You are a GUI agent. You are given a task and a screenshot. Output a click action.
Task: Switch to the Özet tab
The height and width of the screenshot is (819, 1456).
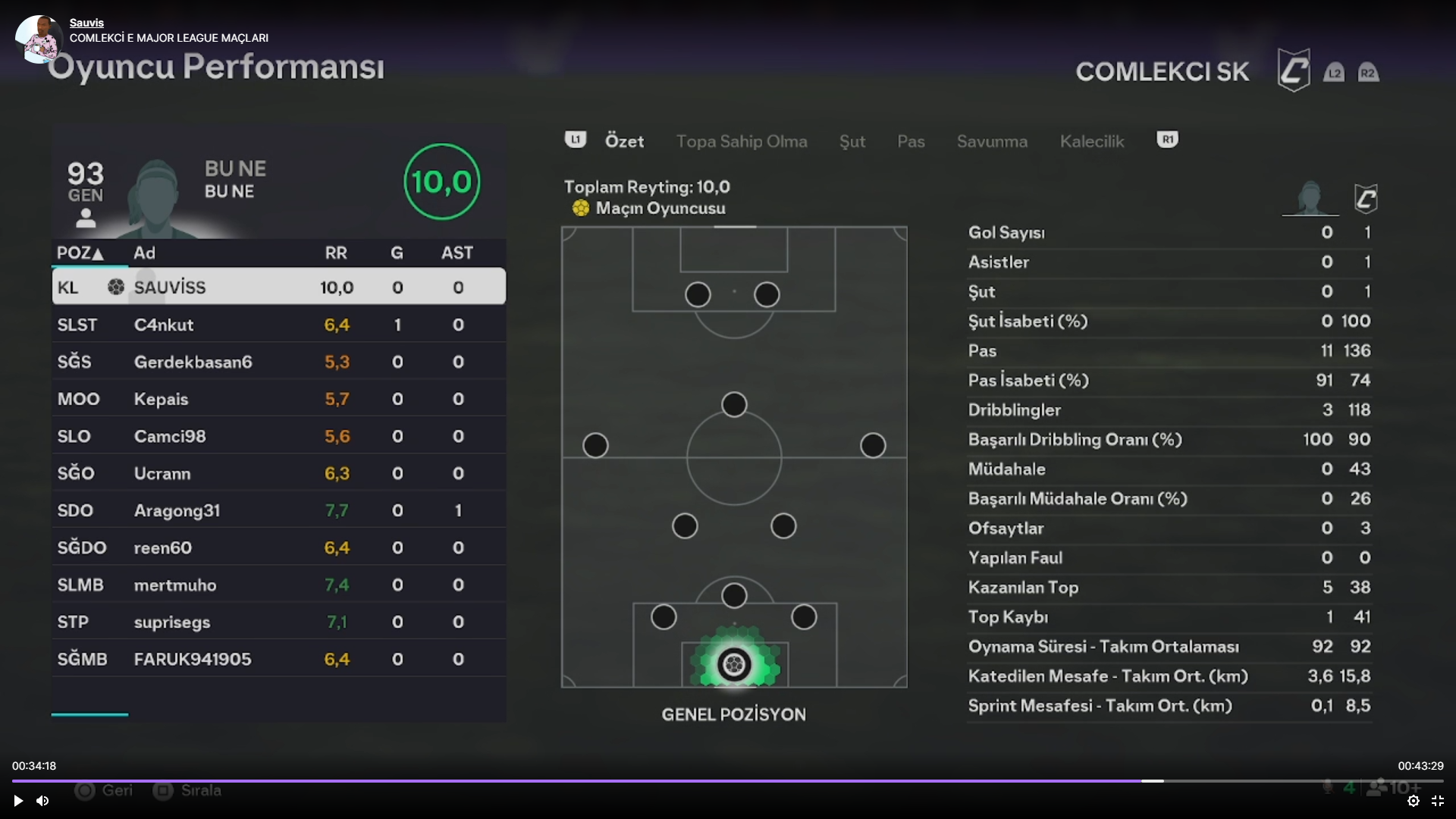pyautogui.click(x=624, y=142)
